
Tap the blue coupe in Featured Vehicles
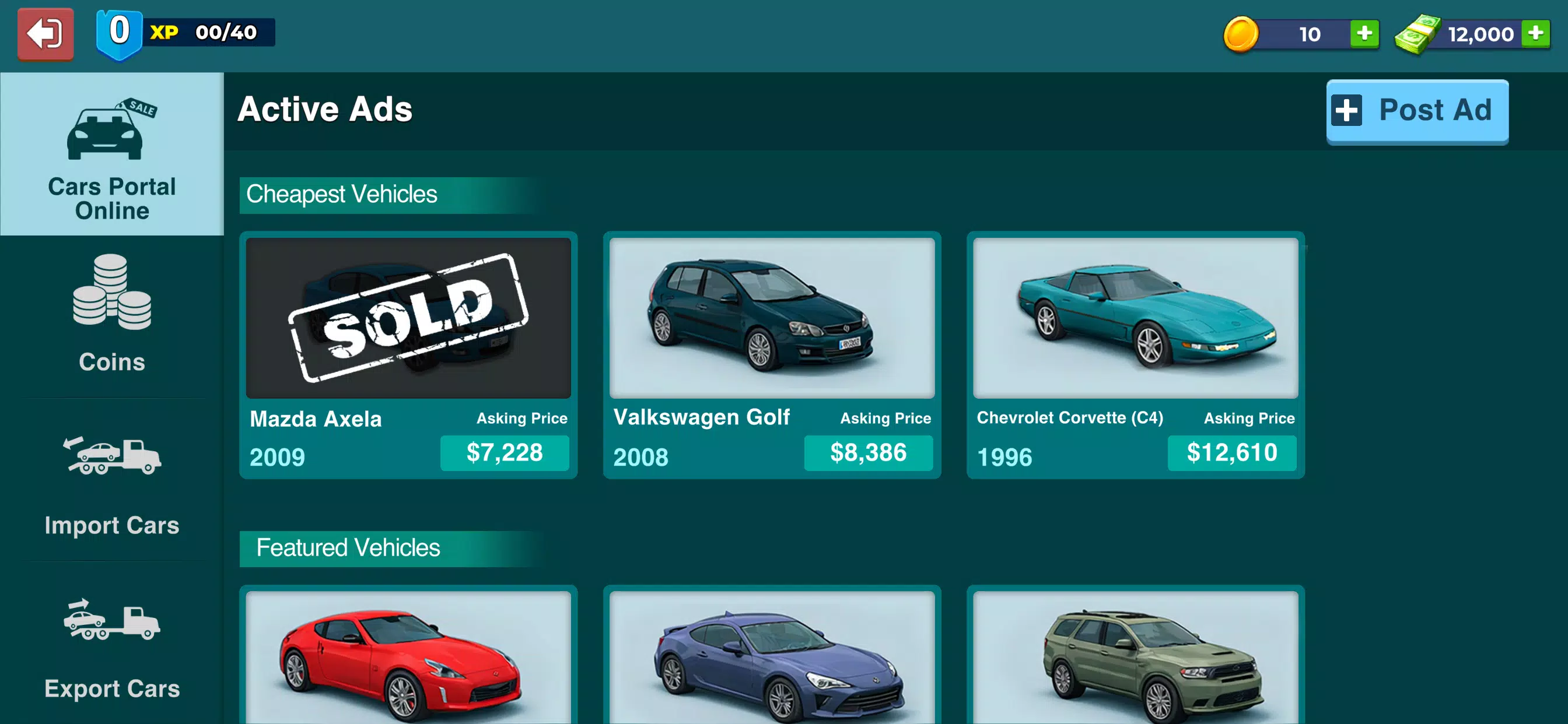click(x=771, y=663)
